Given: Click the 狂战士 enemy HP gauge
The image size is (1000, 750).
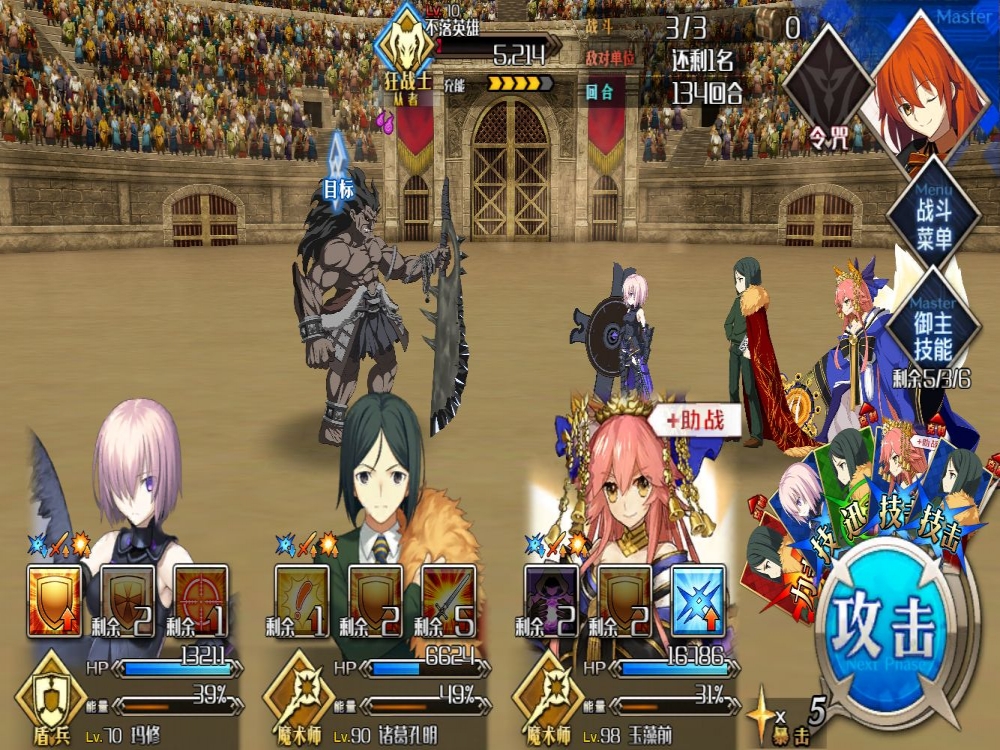Looking at the screenshot, I should tap(492, 53).
